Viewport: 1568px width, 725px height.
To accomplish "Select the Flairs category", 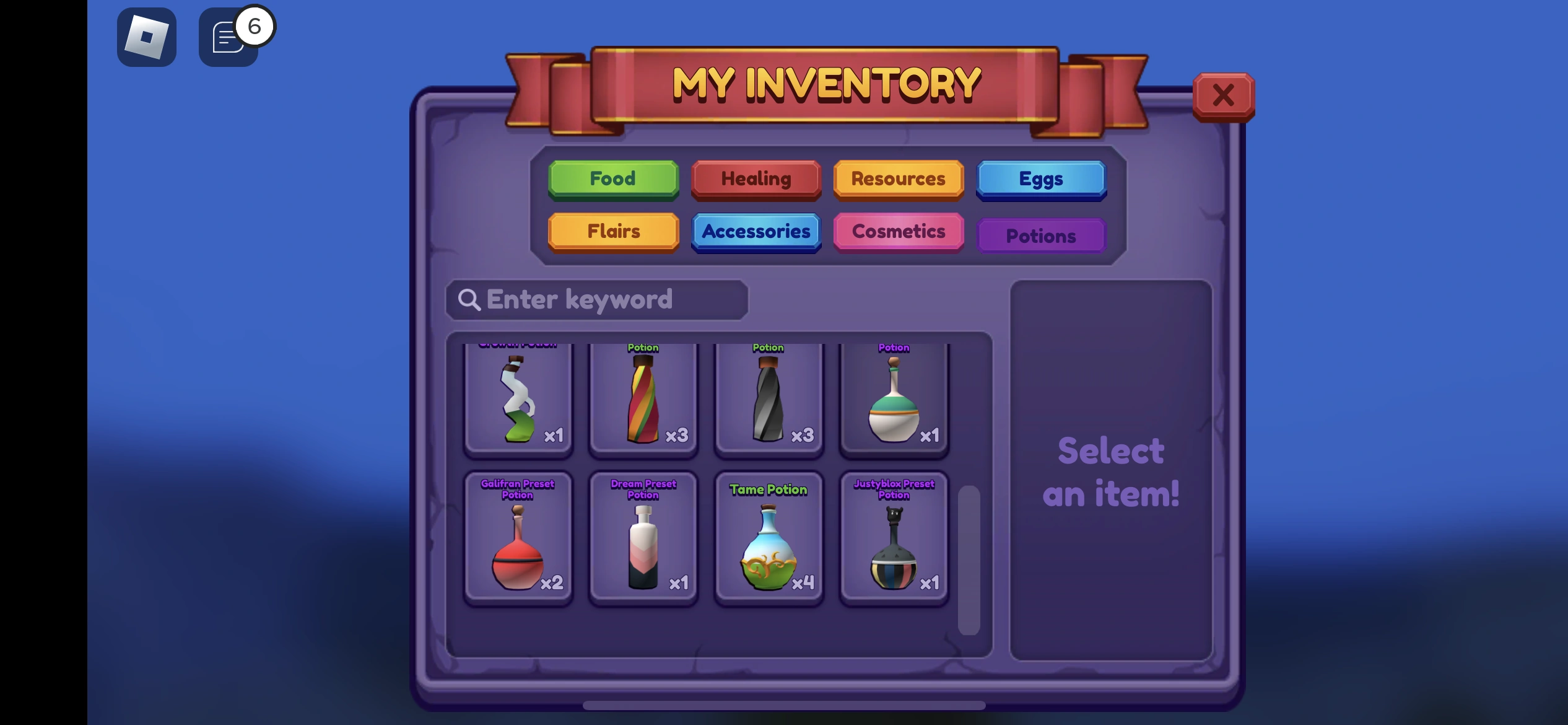I will 613,232.
